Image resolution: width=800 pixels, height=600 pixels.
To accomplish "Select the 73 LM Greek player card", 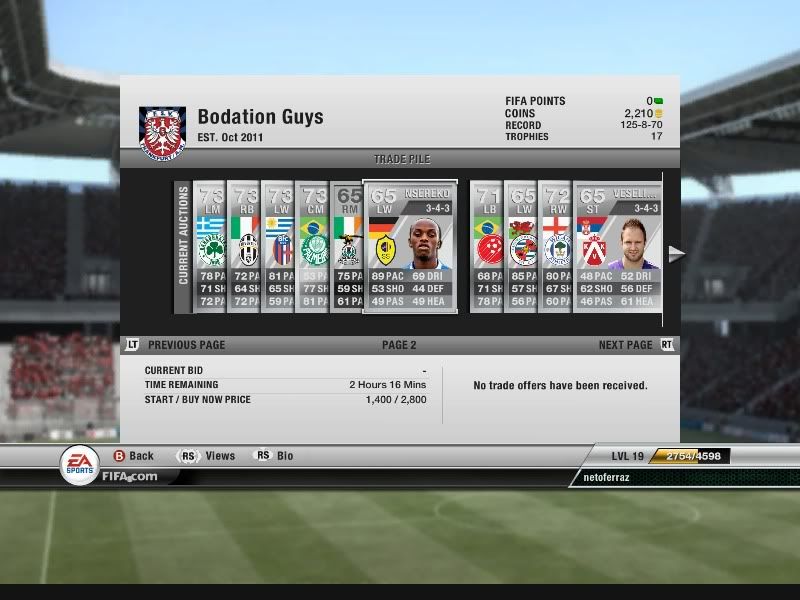I will click(210, 247).
